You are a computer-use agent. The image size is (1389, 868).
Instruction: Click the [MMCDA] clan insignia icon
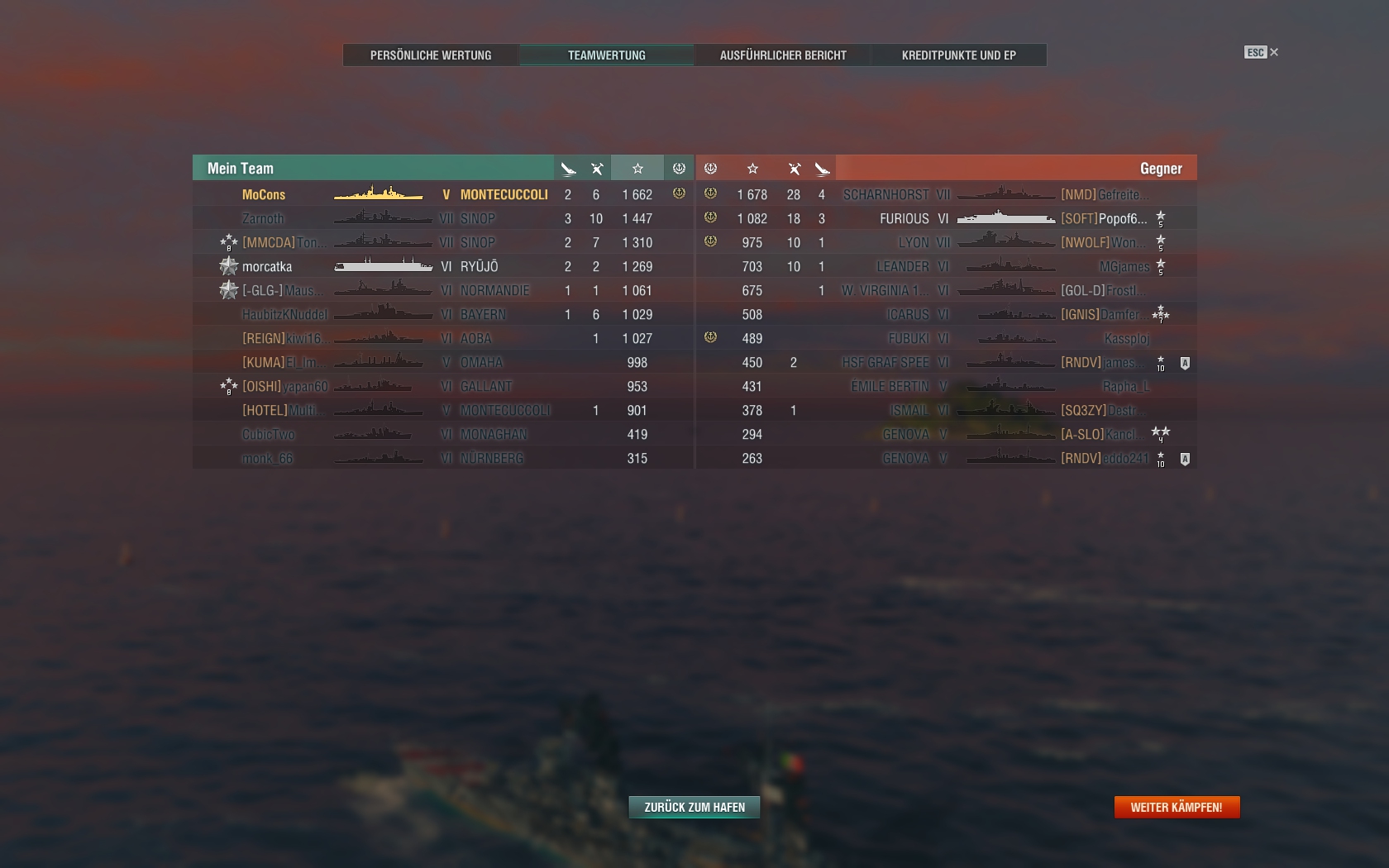229,242
